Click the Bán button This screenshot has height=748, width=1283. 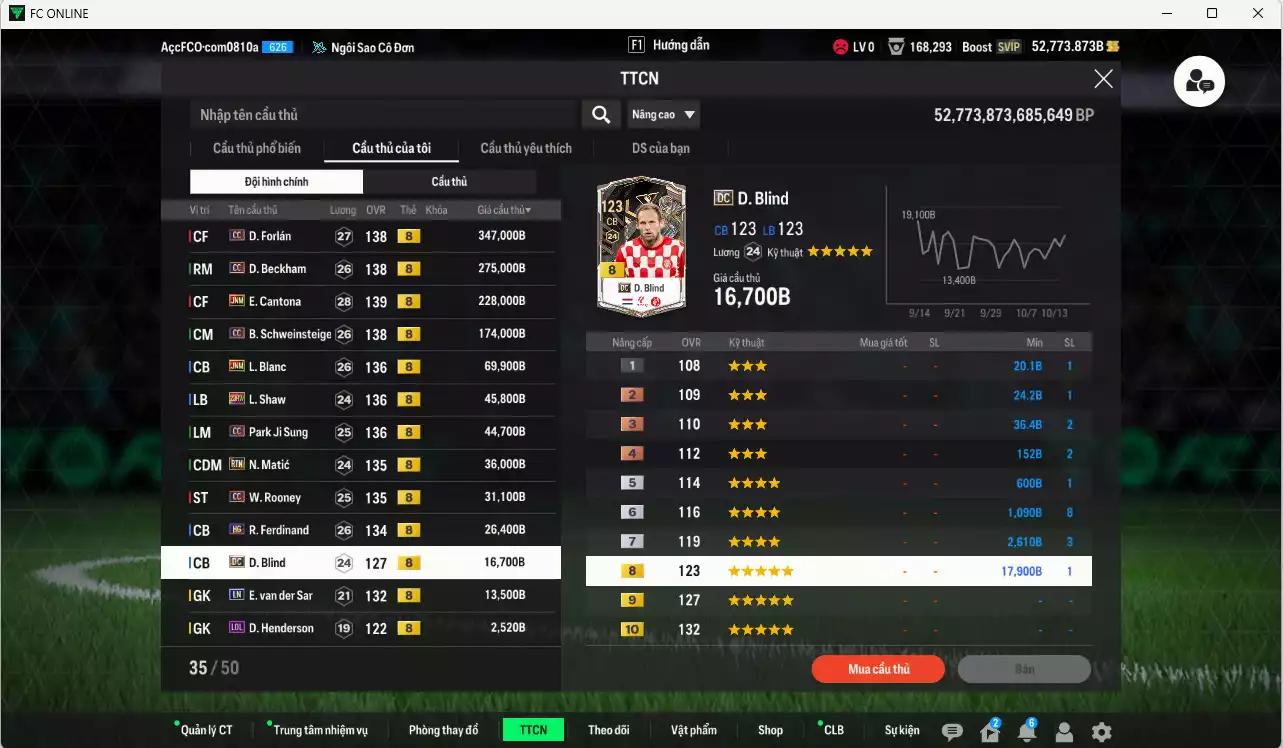[x=1024, y=669]
